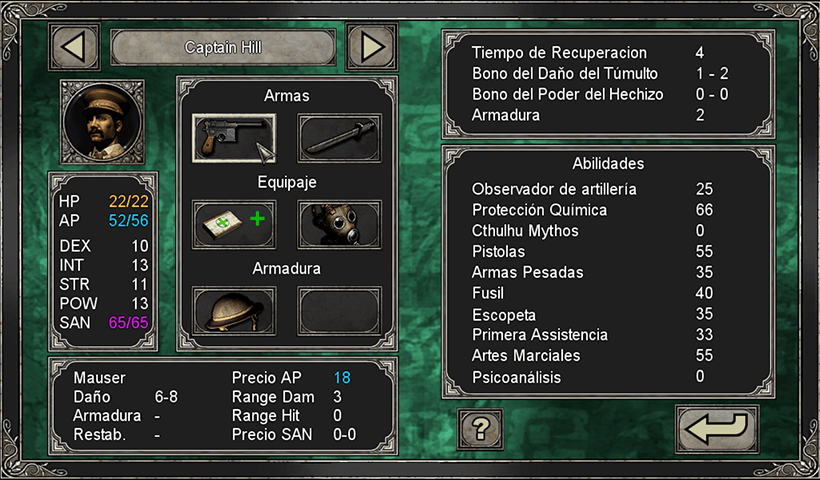Select the Mauser pistol weapon slot
Screen dimensions: 820x480
pyautogui.click(x=234, y=137)
